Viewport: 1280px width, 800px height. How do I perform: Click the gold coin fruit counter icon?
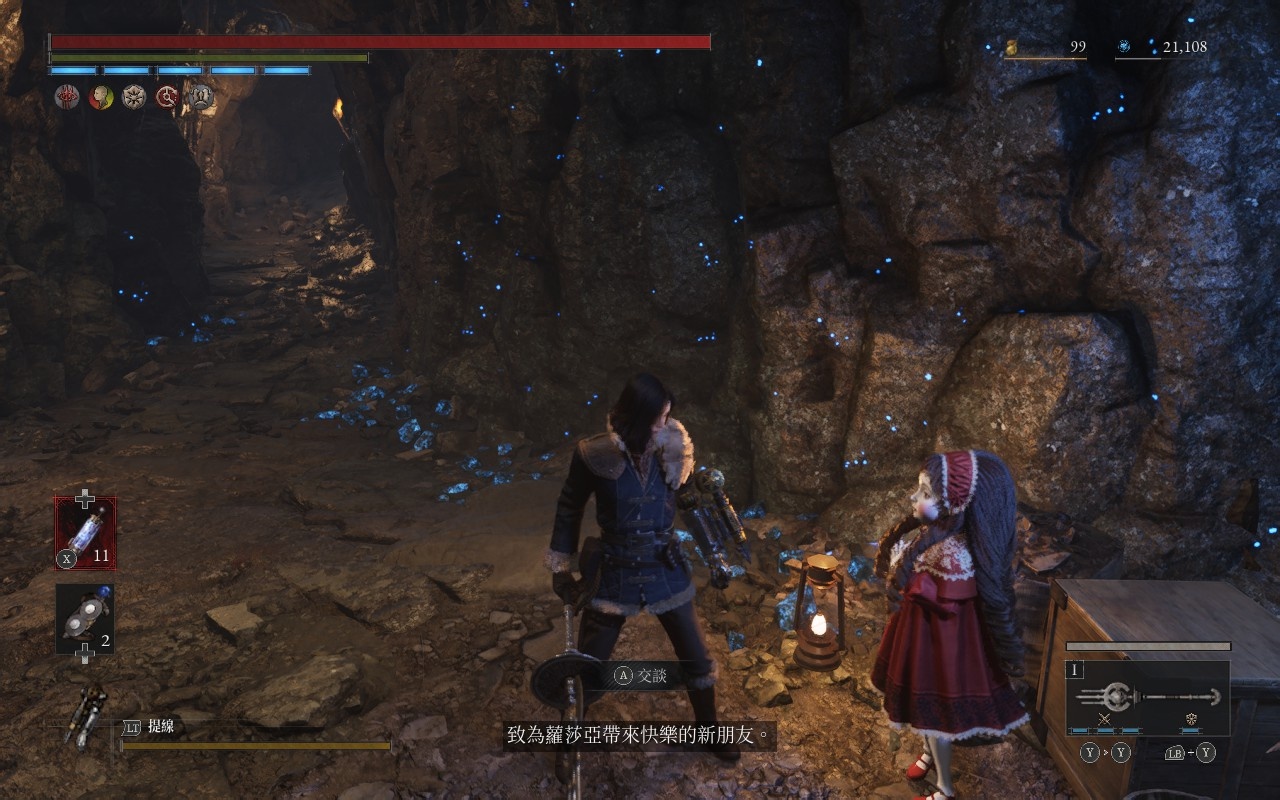point(1011,47)
